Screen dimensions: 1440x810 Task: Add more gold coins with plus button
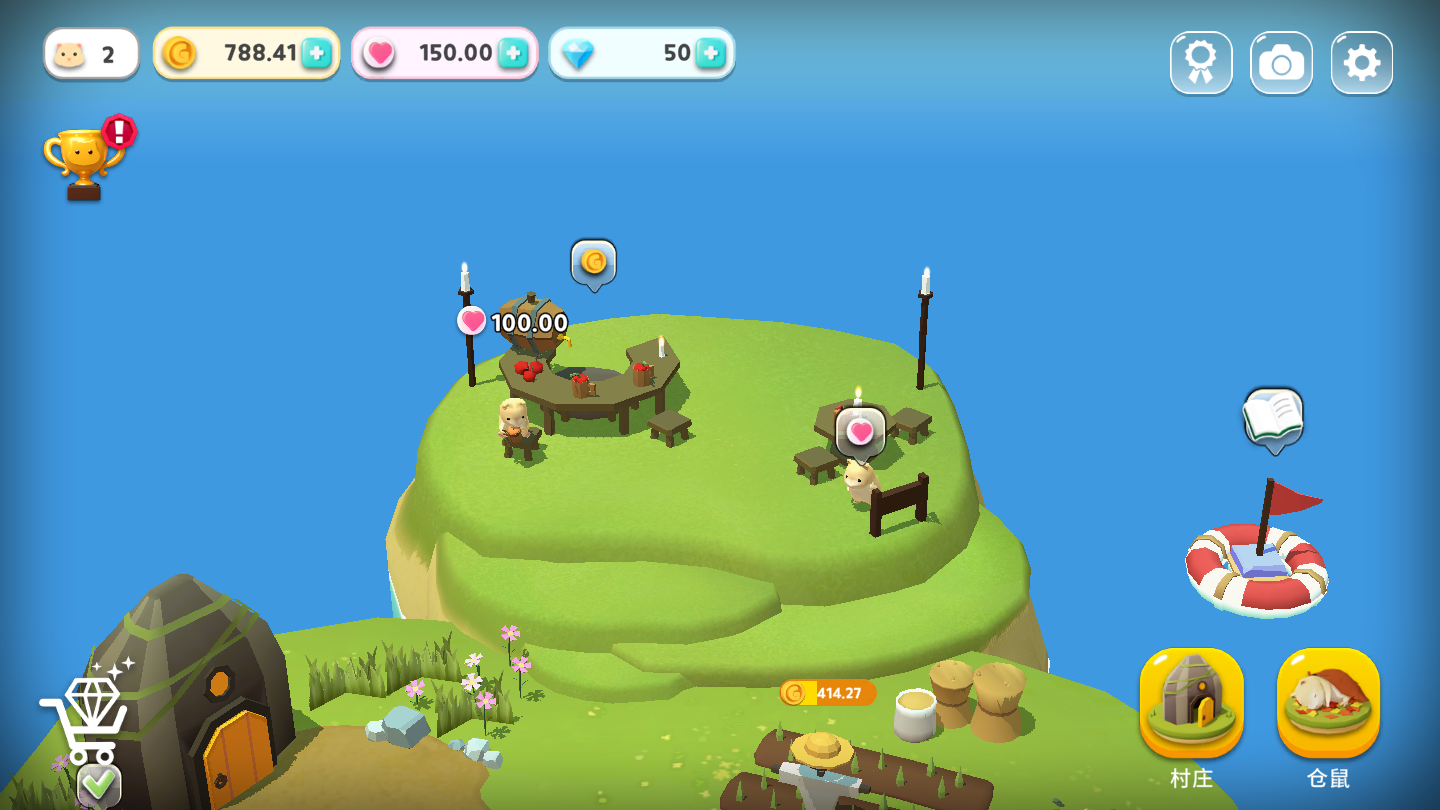(316, 53)
